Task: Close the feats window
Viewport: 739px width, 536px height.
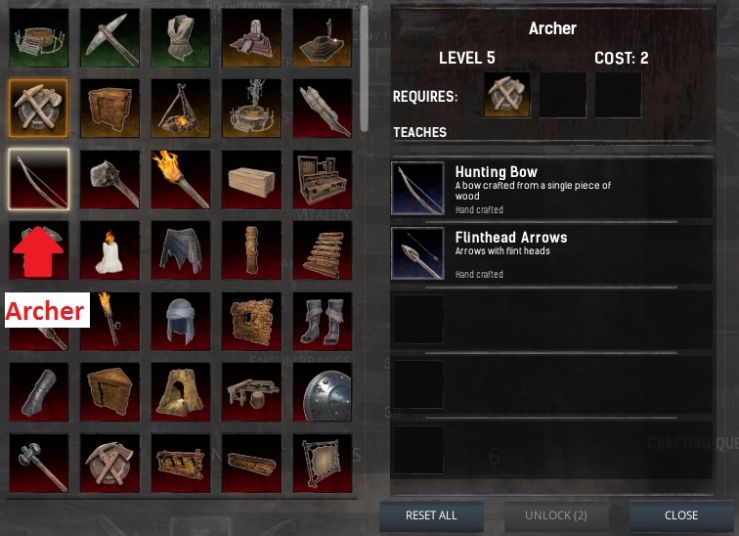Action: (680, 516)
